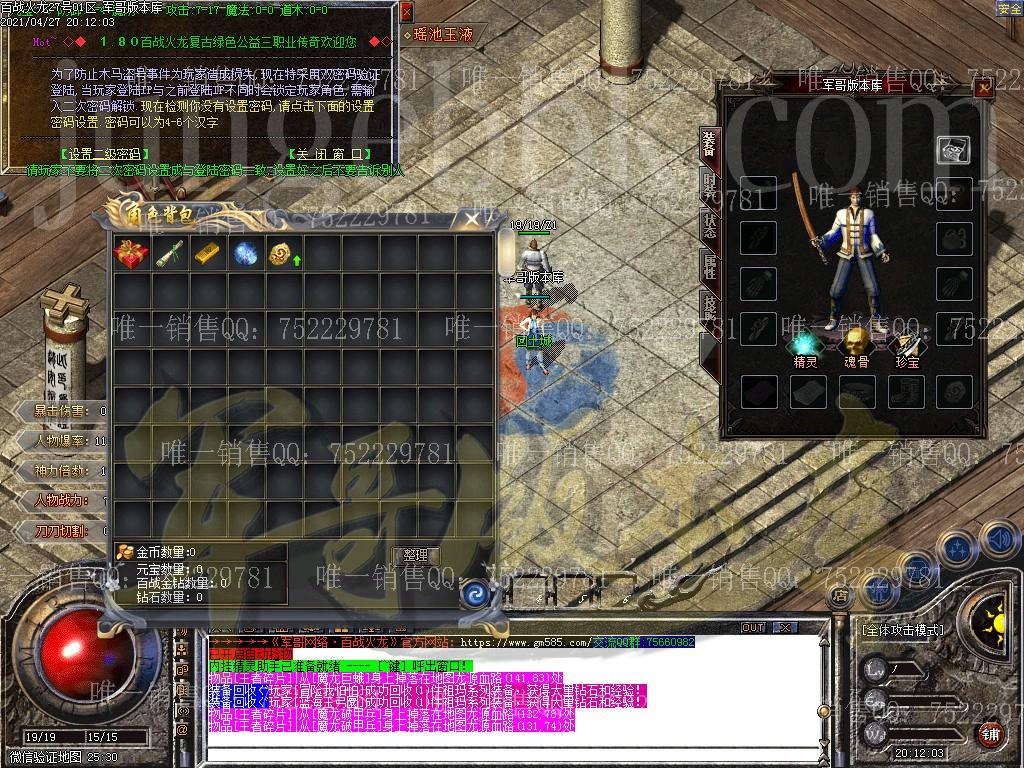Screen dimensions: 1024x768
Task: Pick the blue crystal orb item
Action: pos(245,254)
